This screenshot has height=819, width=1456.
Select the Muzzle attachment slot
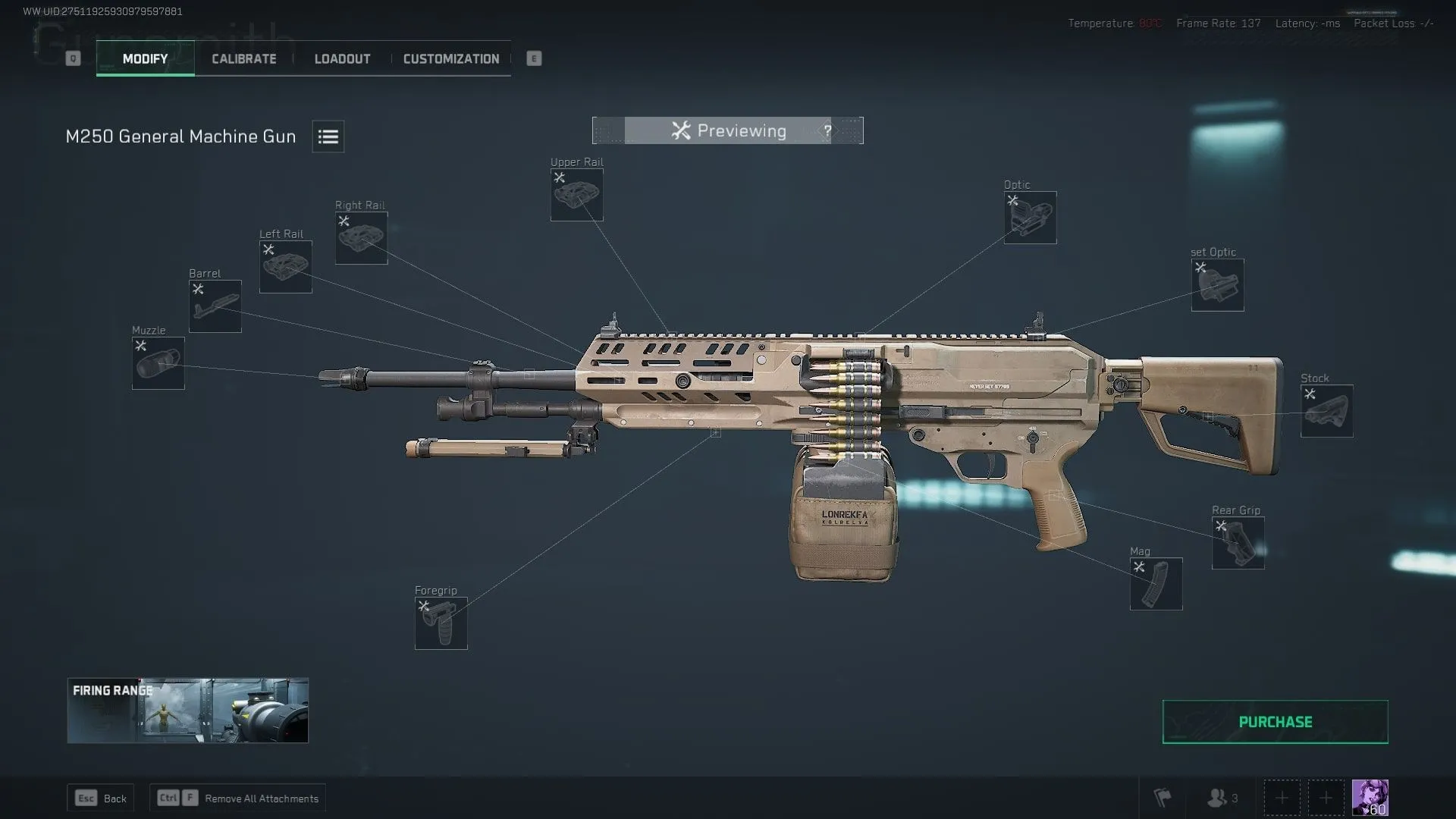pyautogui.click(x=158, y=363)
